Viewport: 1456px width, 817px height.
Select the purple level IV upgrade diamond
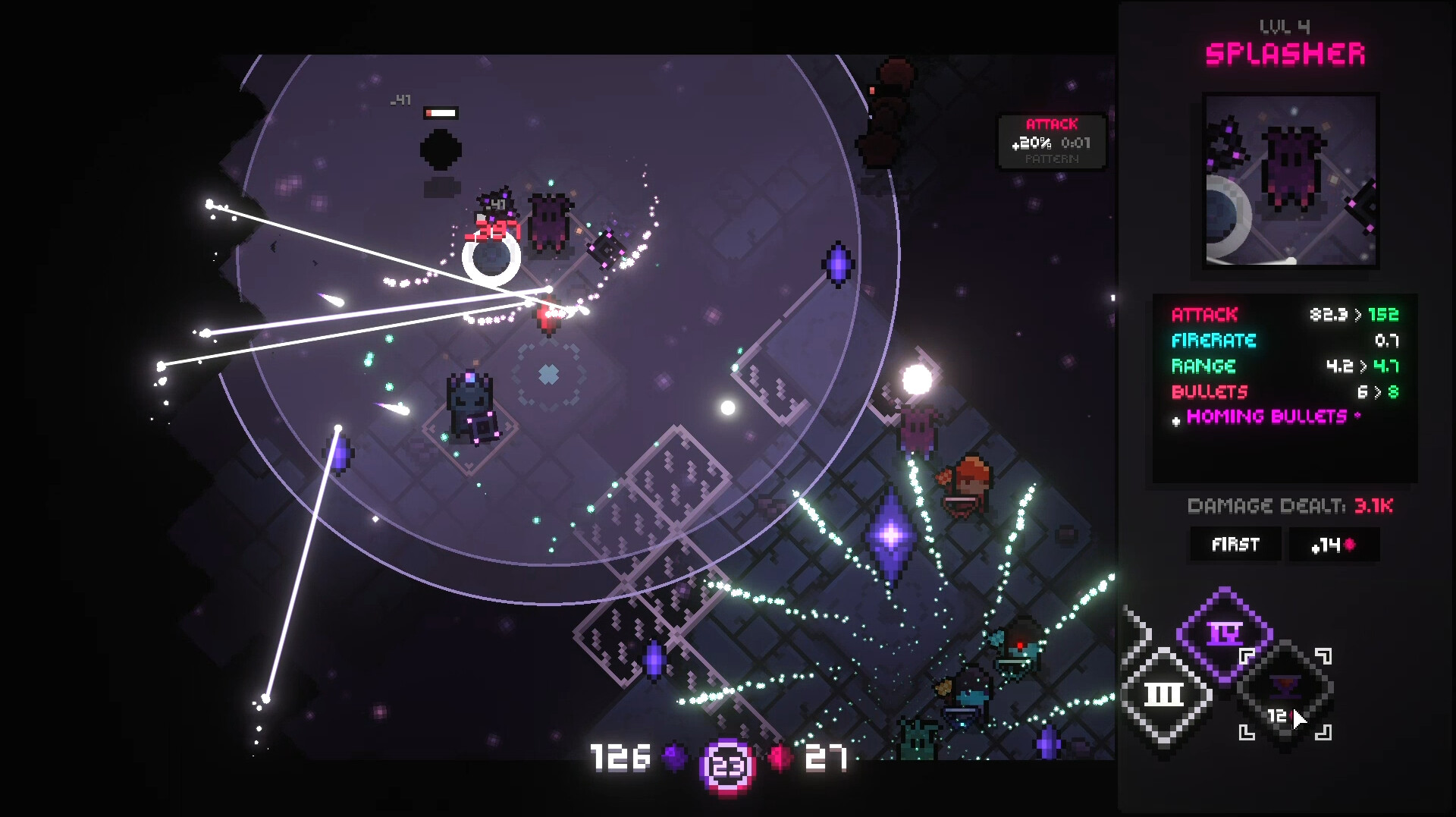[1224, 633]
